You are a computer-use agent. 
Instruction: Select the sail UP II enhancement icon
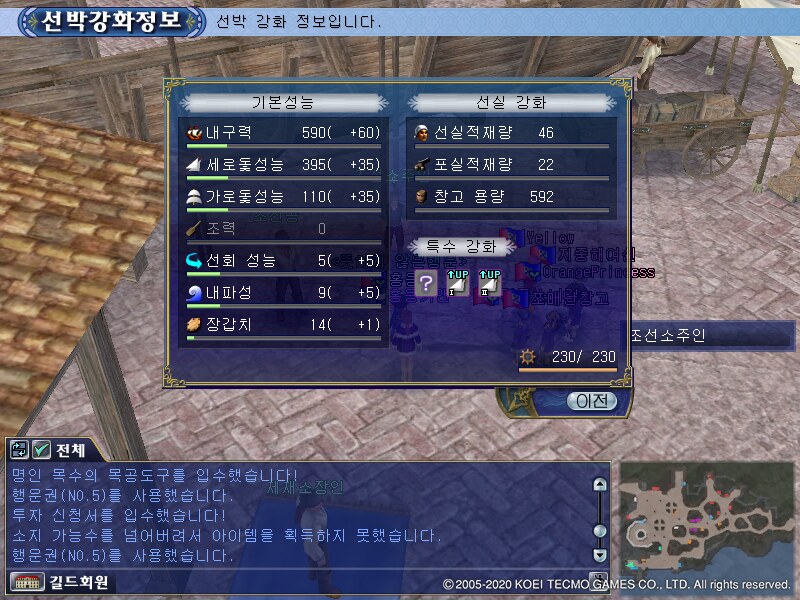click(489, 282)
